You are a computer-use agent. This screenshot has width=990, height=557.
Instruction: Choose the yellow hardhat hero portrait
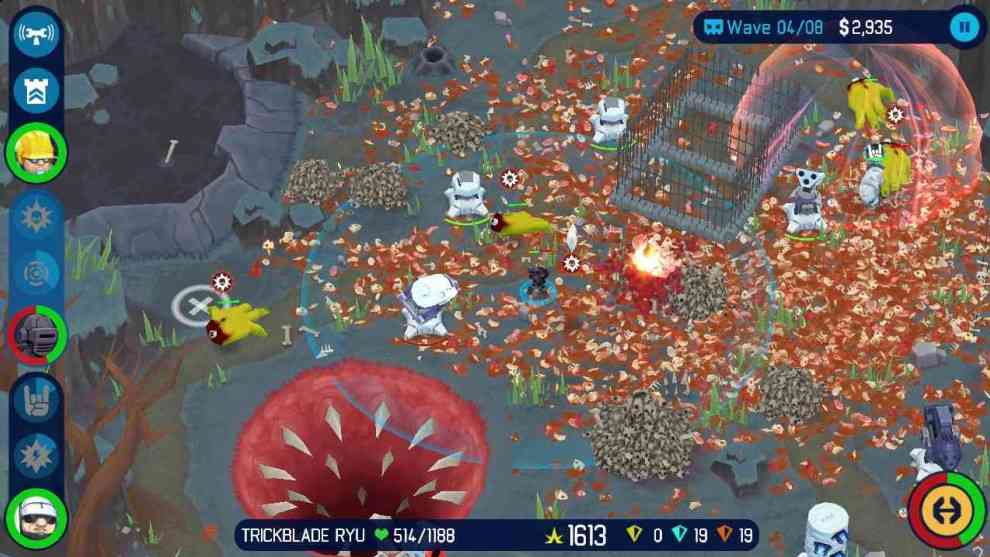(x=36, y=152)
